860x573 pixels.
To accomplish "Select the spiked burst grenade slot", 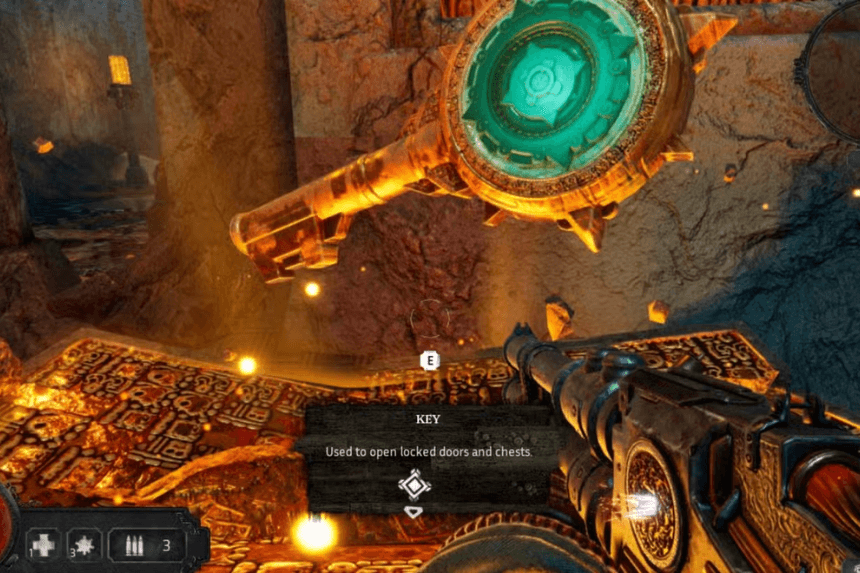I will [x=85, y=545].
